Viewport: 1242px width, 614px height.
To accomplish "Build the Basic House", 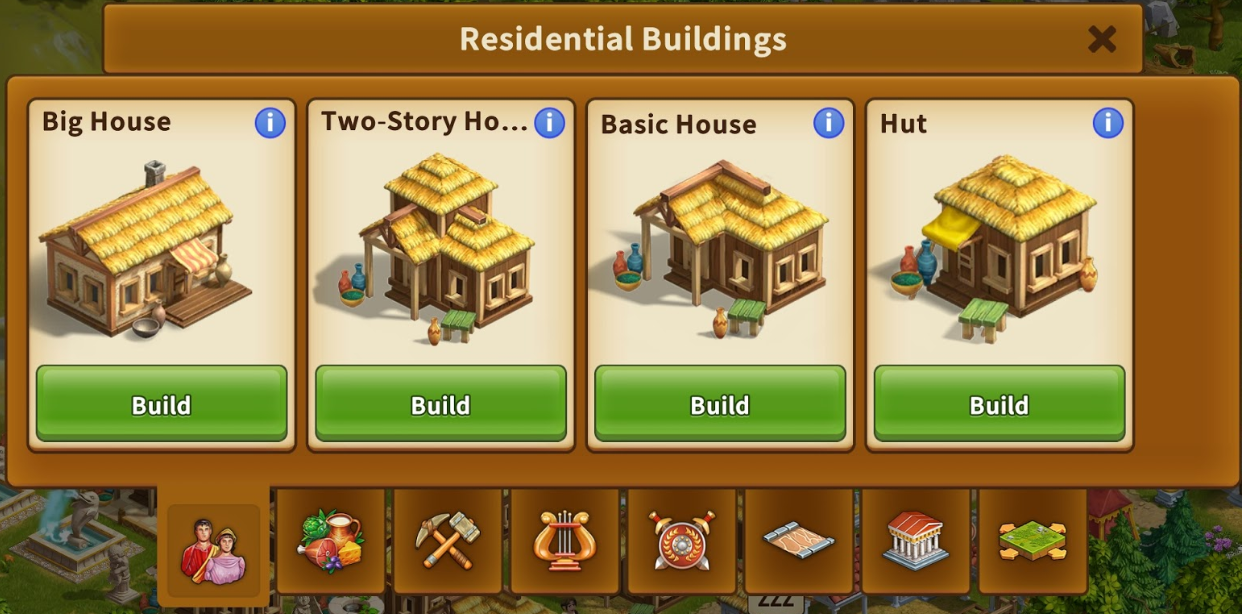I will click(x=719, y=403).
